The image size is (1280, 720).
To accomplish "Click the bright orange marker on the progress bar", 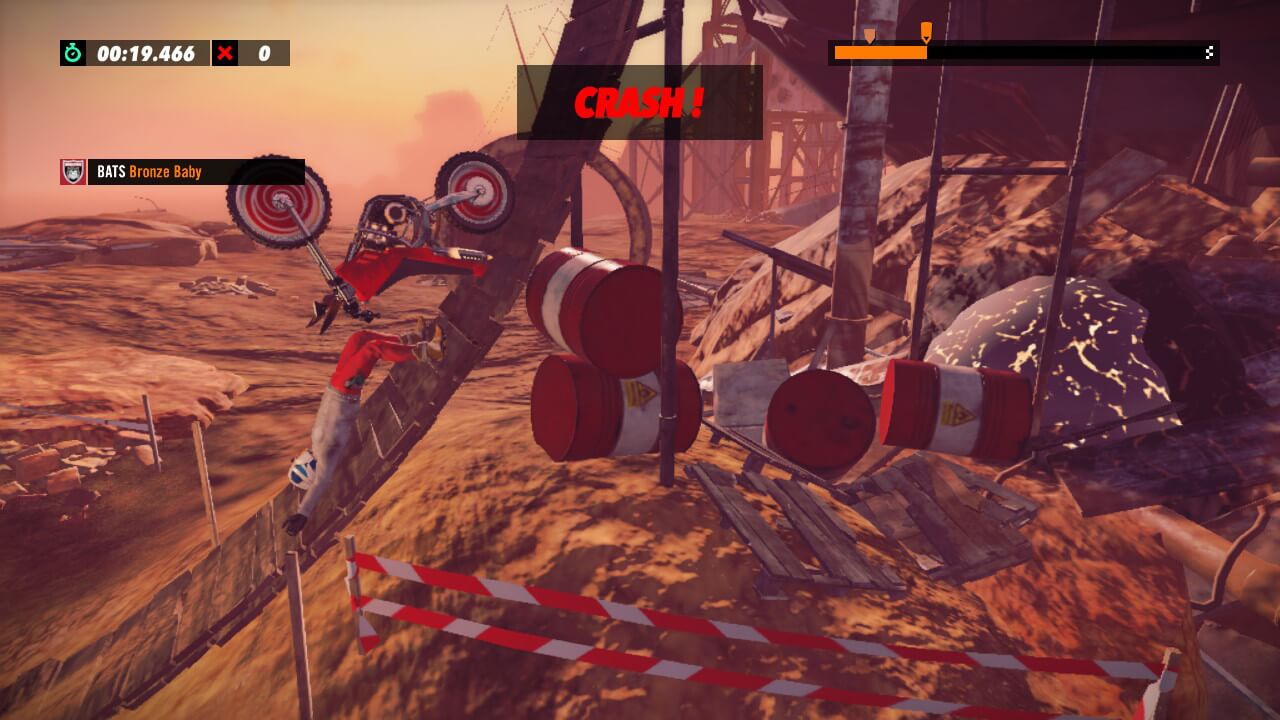I will (926, 33).
